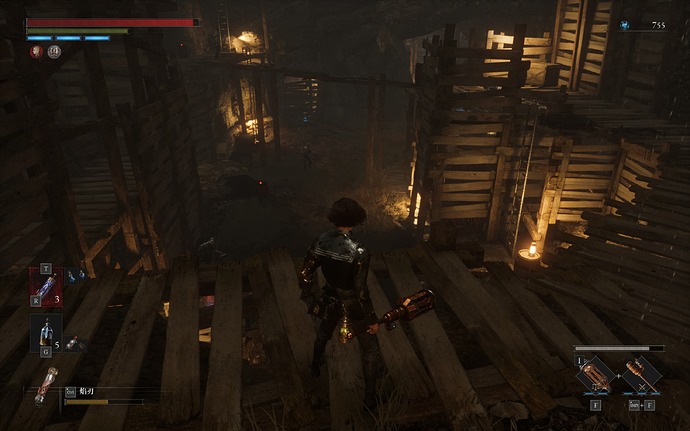Image resolution: width=690 pixels, height=431 pixels.
Task: Choose the weapon blade slot with the crystal blade
Action: [x=595, y=375]
